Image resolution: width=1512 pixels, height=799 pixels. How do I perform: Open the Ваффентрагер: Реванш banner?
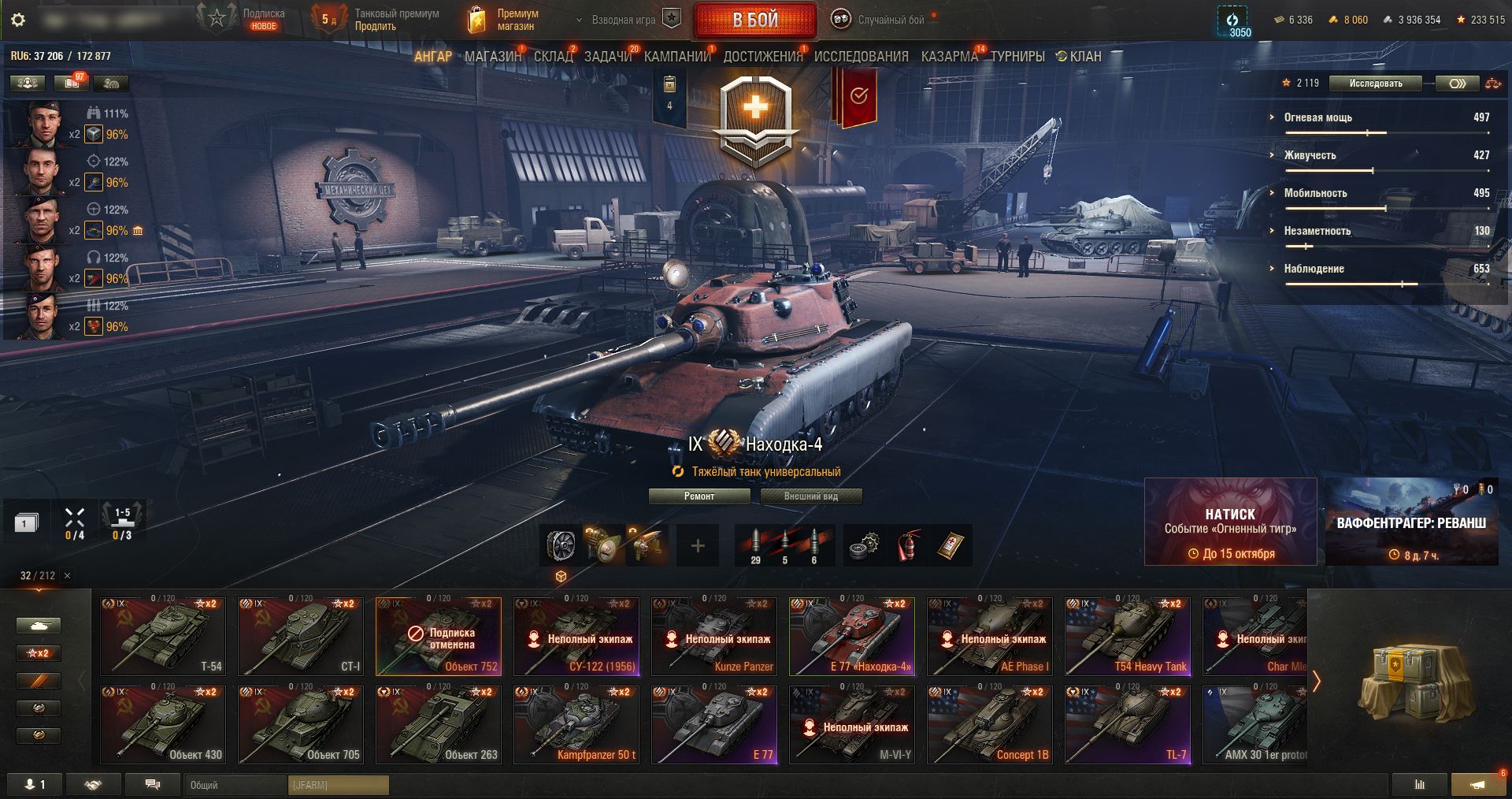pos(1411,522)
